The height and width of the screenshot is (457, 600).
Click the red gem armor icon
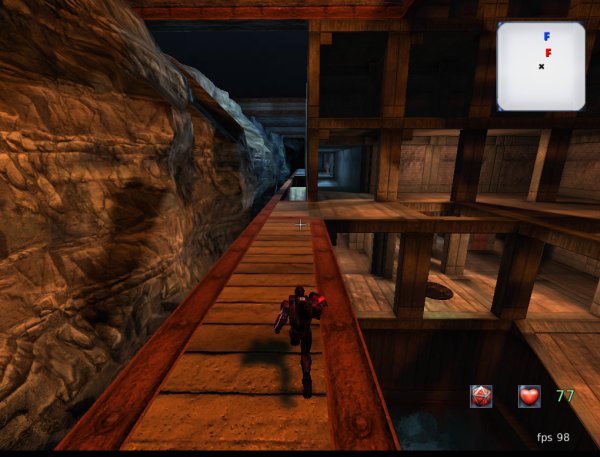481,396
